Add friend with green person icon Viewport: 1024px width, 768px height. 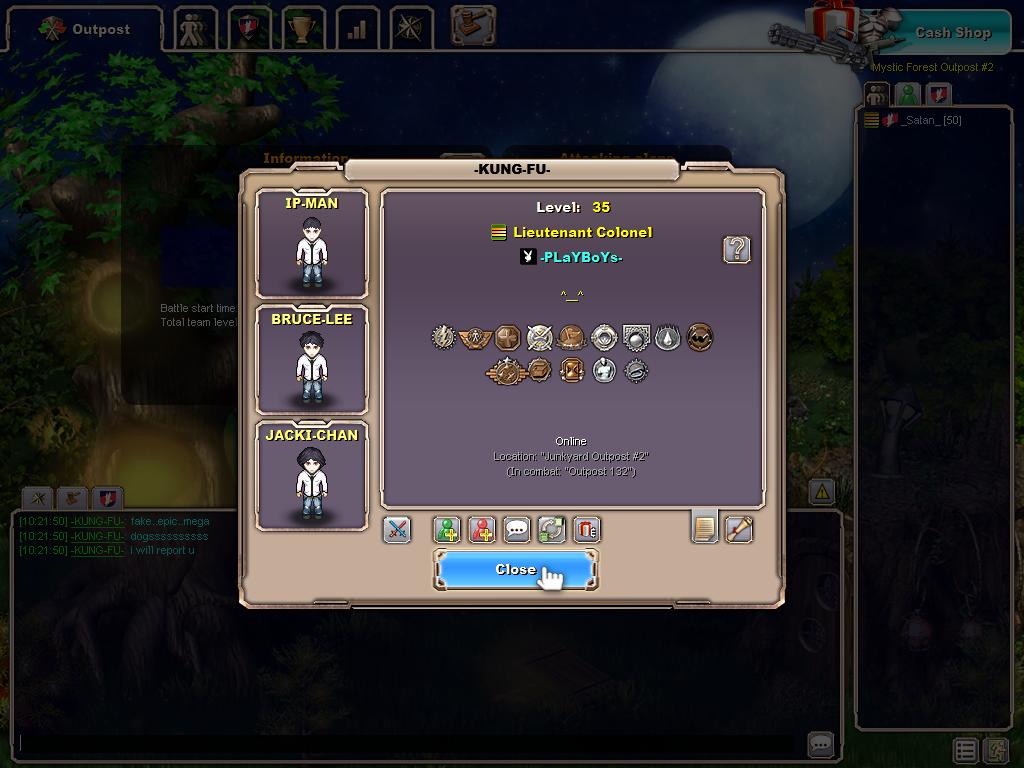point(447,529)
